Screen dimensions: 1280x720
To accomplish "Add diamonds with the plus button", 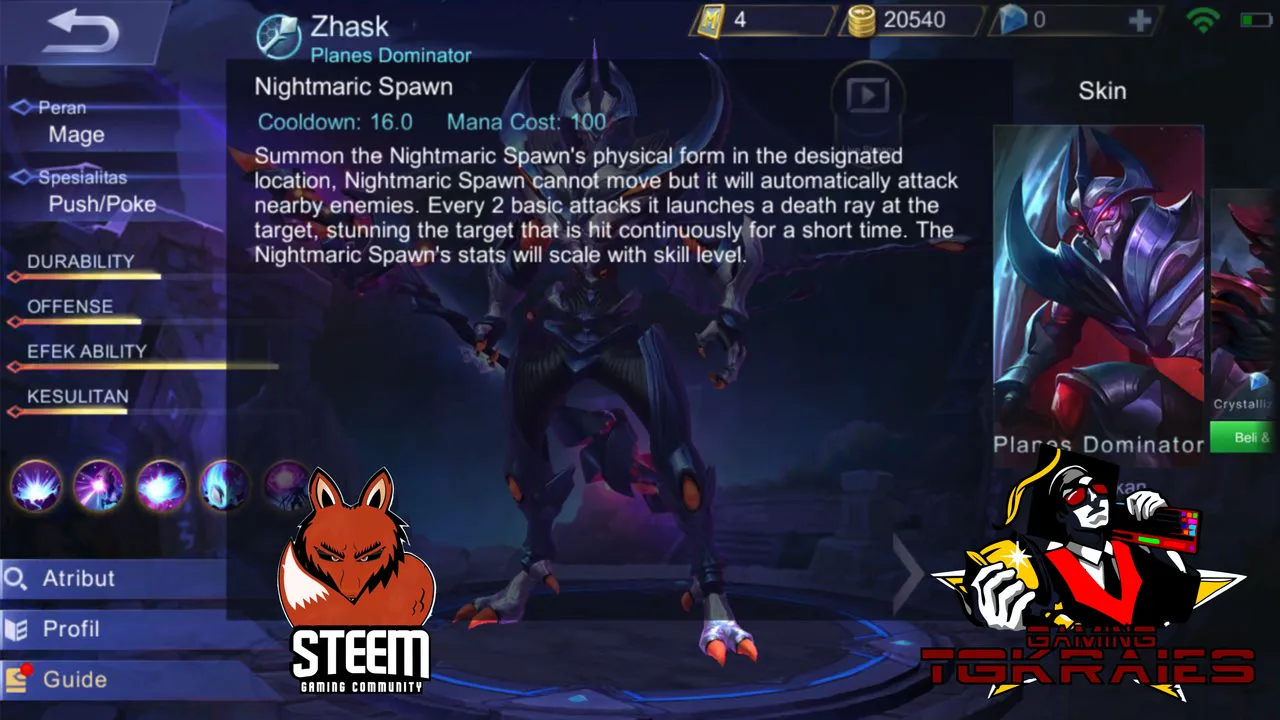I will pos(1140,21).
